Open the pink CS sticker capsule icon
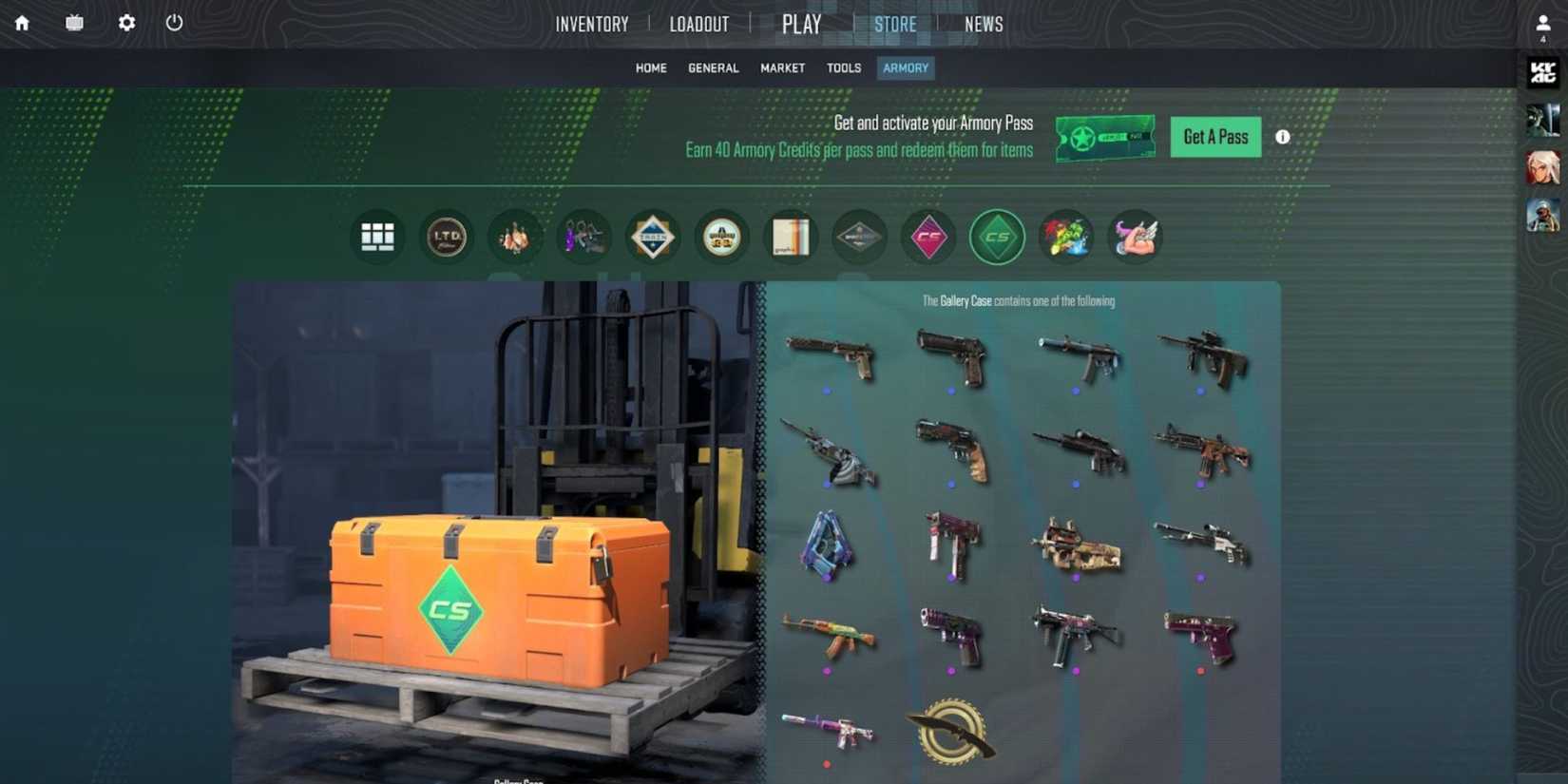This screenshot has width=1568, height=784. 928,237
